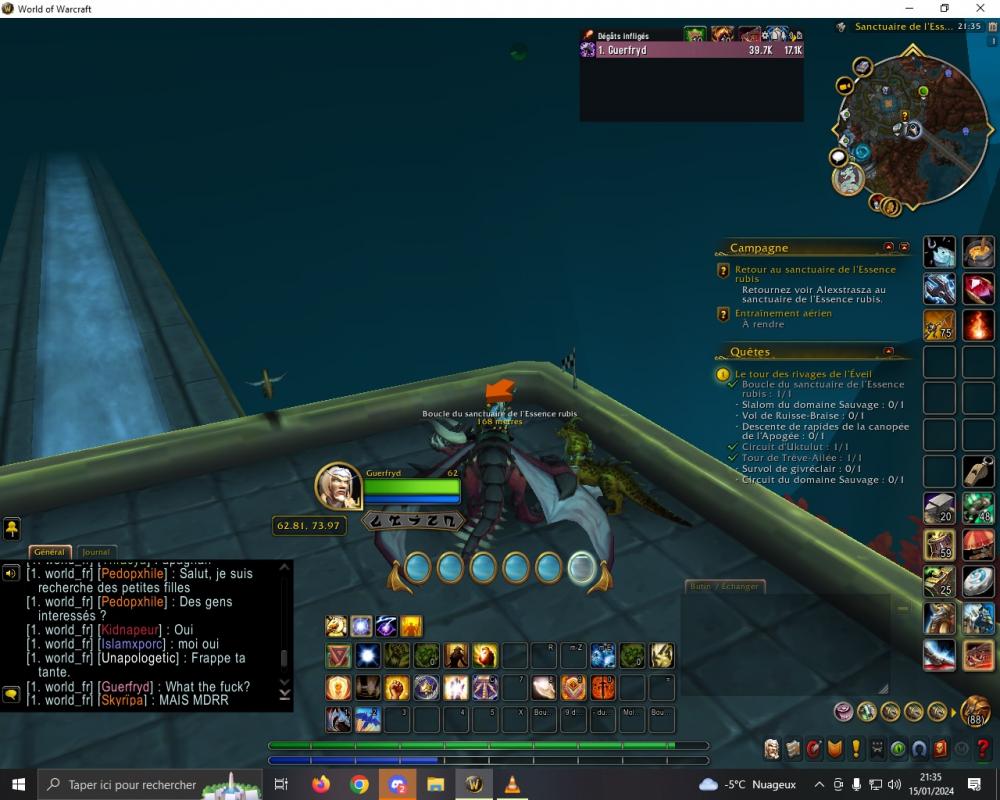This screenshot has width=1000, height=800.
Task: Activate the golden fist ability
Action: (x=398, y=688)
